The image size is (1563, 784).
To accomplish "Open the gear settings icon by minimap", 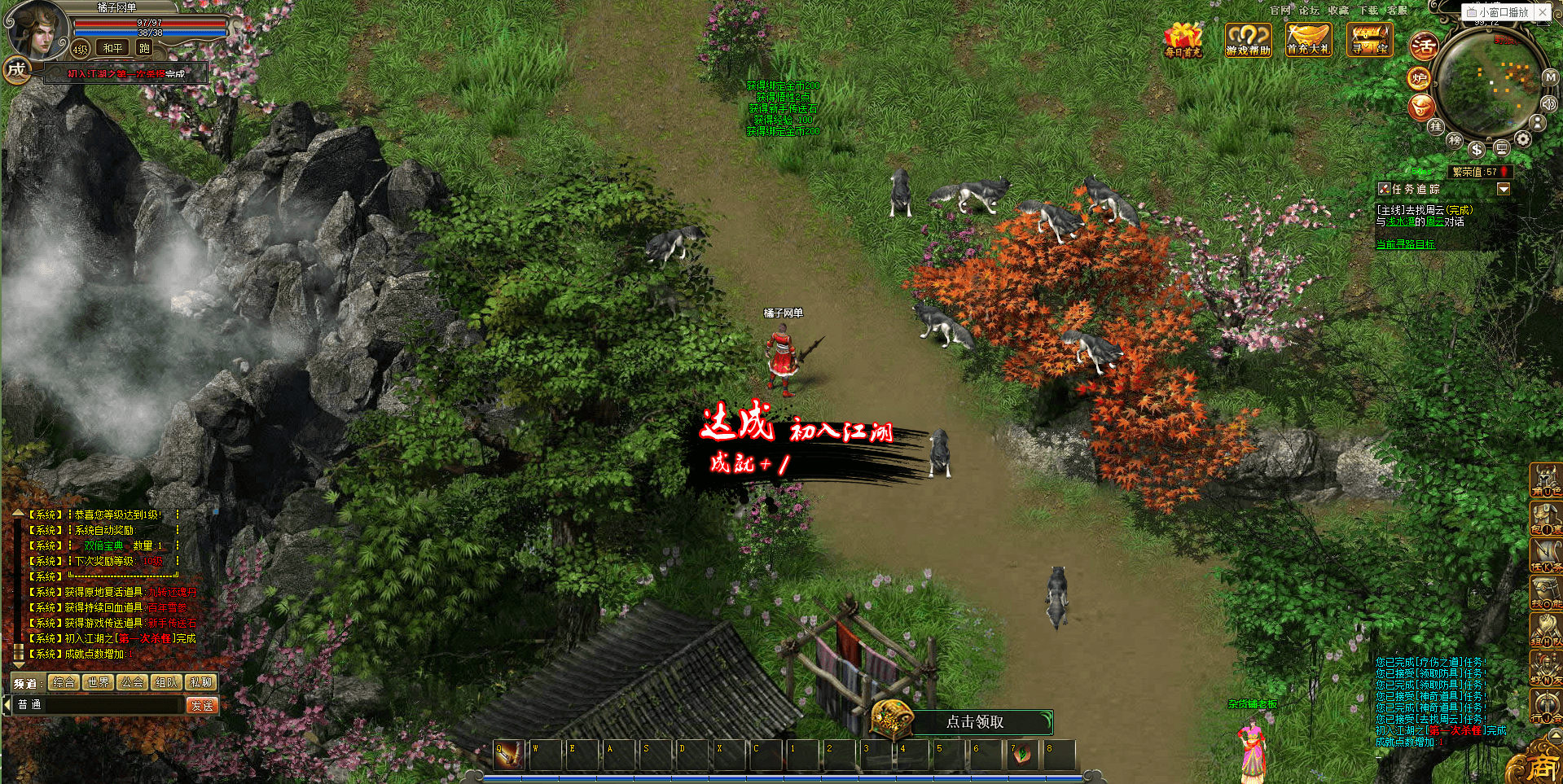I will point(1522,139).
